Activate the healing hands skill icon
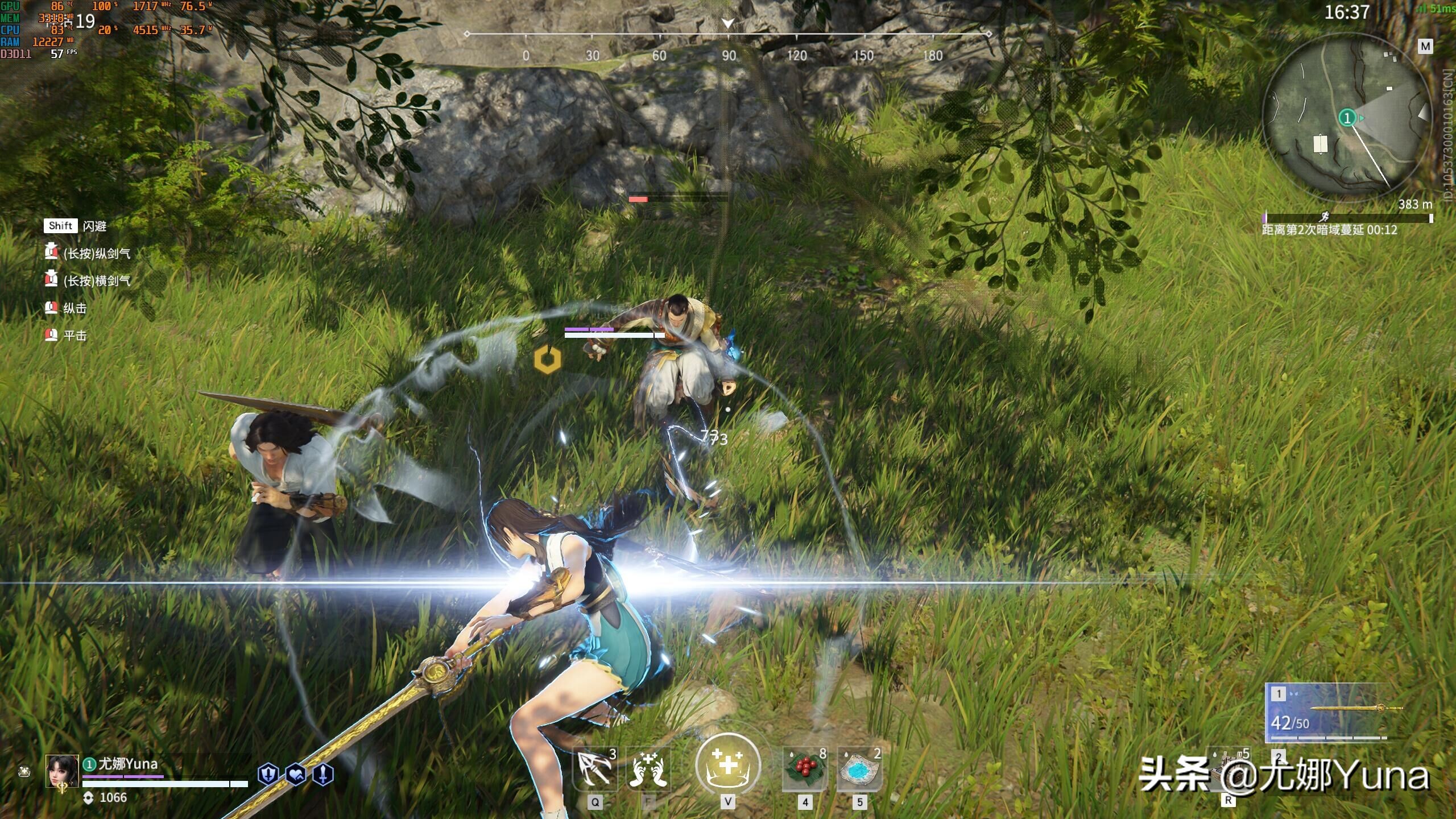Screen dimensions: 1456x819 pyautogui.click(x=647, y=769)
